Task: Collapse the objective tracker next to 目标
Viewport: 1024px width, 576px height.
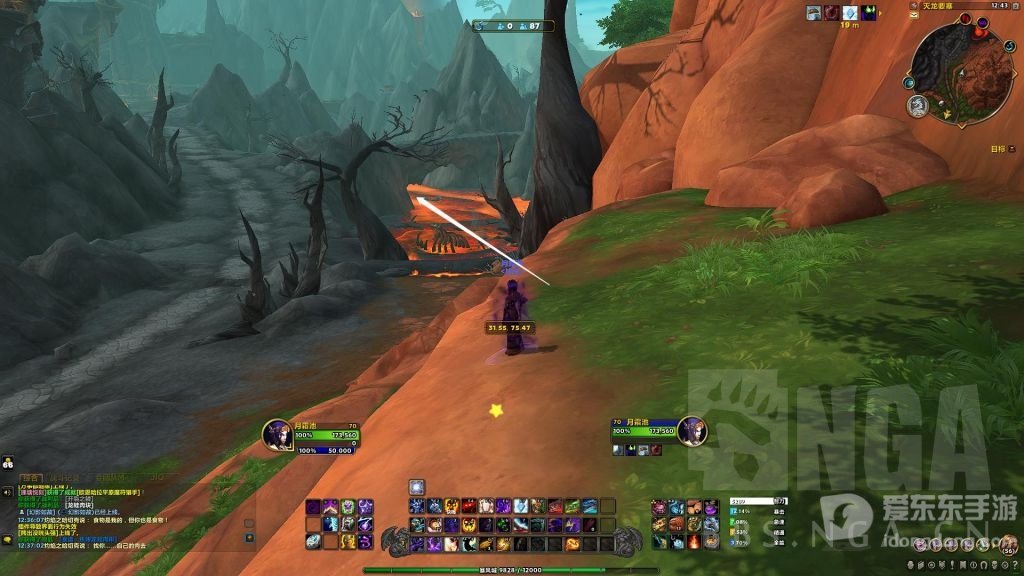Action: [x=1011, y=148]
